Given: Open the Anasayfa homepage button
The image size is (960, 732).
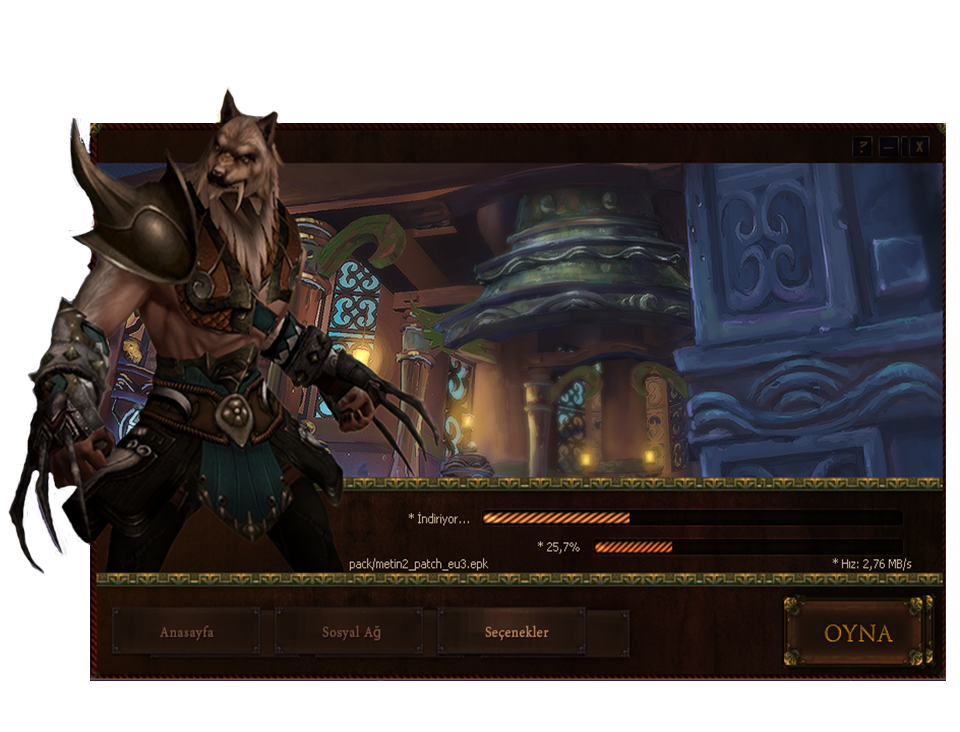Looking at the screenshot, I should click(187, 632).
